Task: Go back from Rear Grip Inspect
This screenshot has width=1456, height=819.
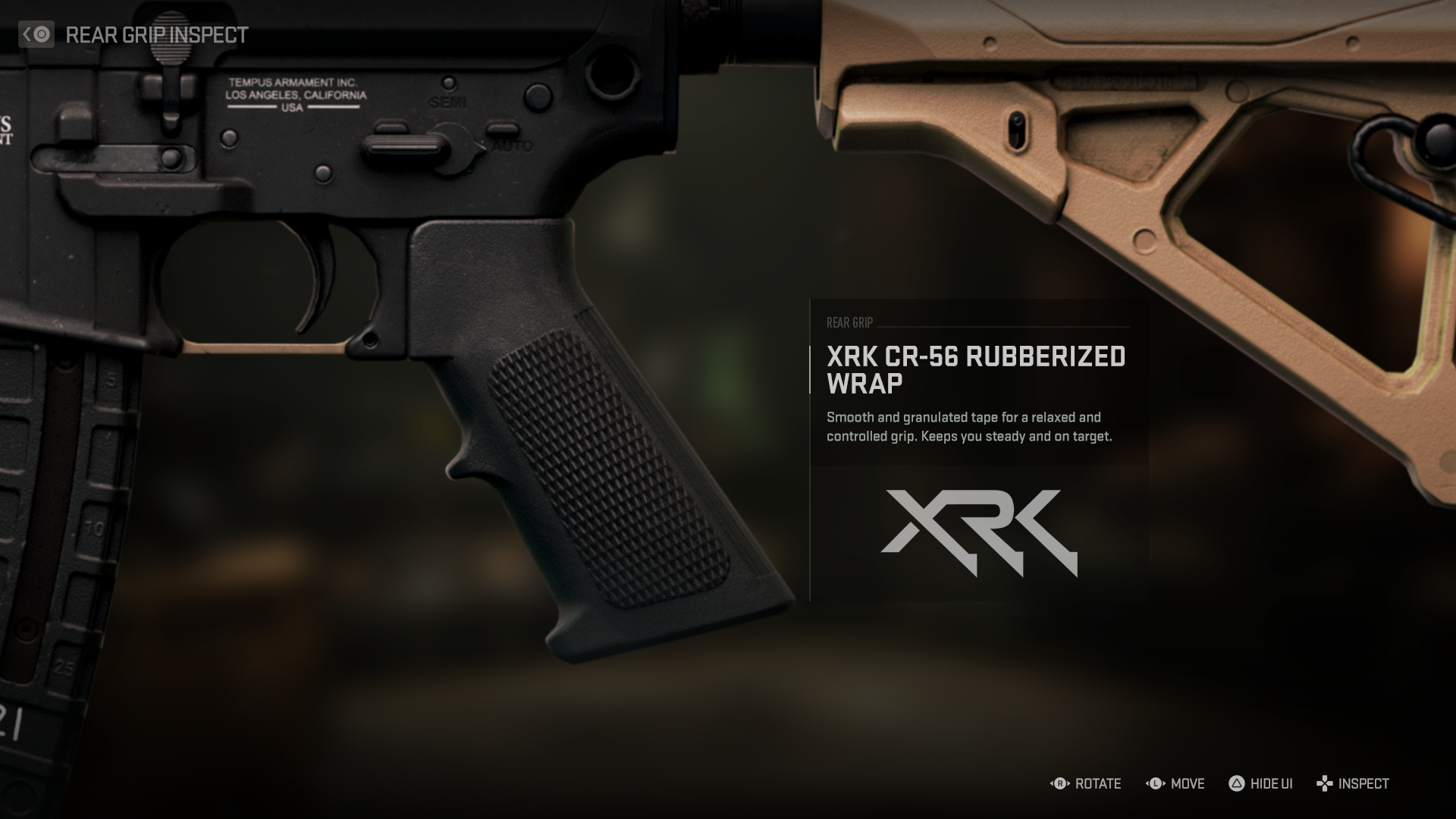Action: pyautogui.click(x=36, y=35)
